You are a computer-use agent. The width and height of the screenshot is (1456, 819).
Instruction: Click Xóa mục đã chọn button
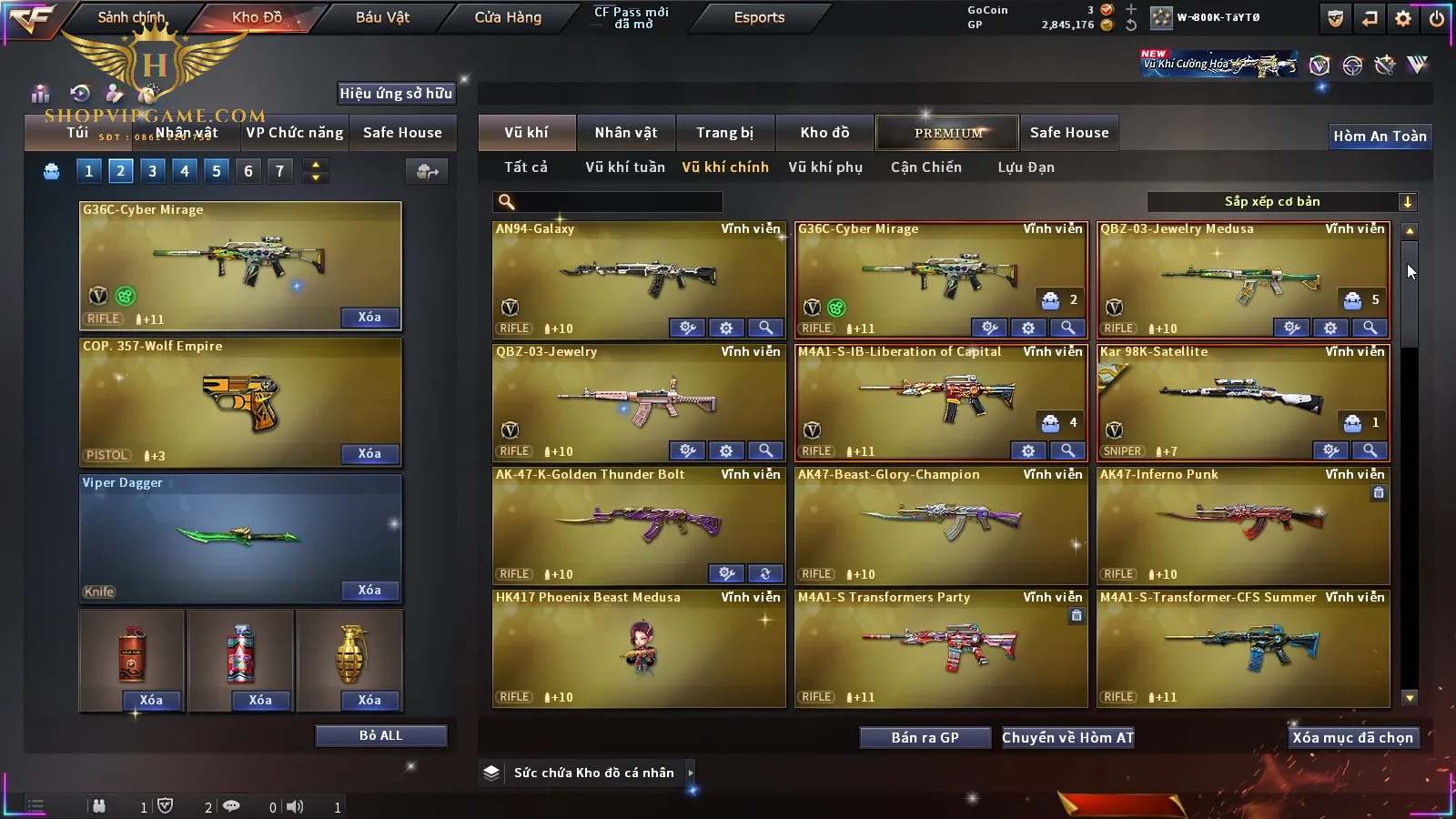[1352, 737]
